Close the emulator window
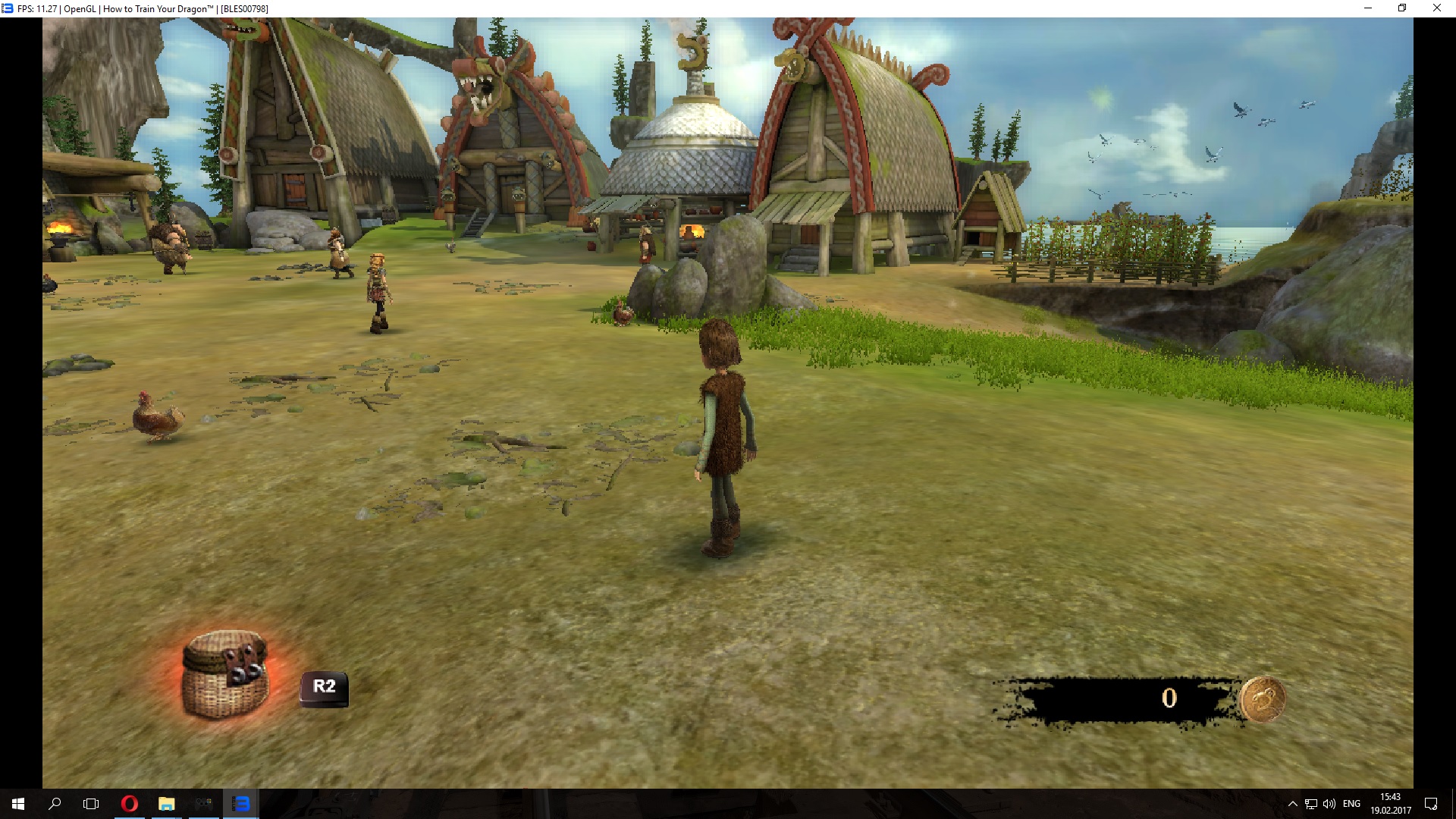Image resolution: width=1456 pixels, height=819 pixels. point(1436,8)
